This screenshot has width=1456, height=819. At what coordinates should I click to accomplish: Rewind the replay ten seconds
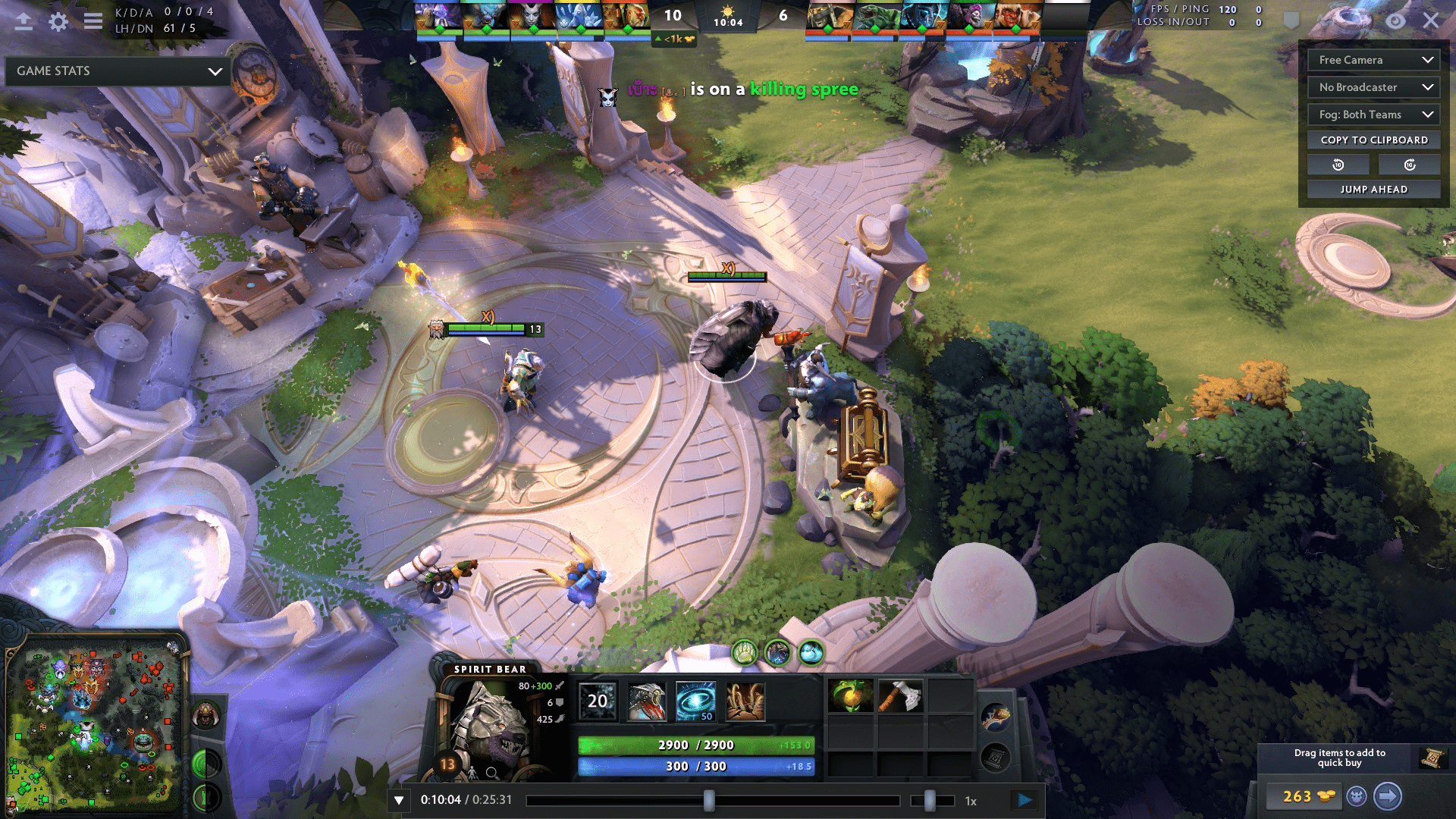1338,165
